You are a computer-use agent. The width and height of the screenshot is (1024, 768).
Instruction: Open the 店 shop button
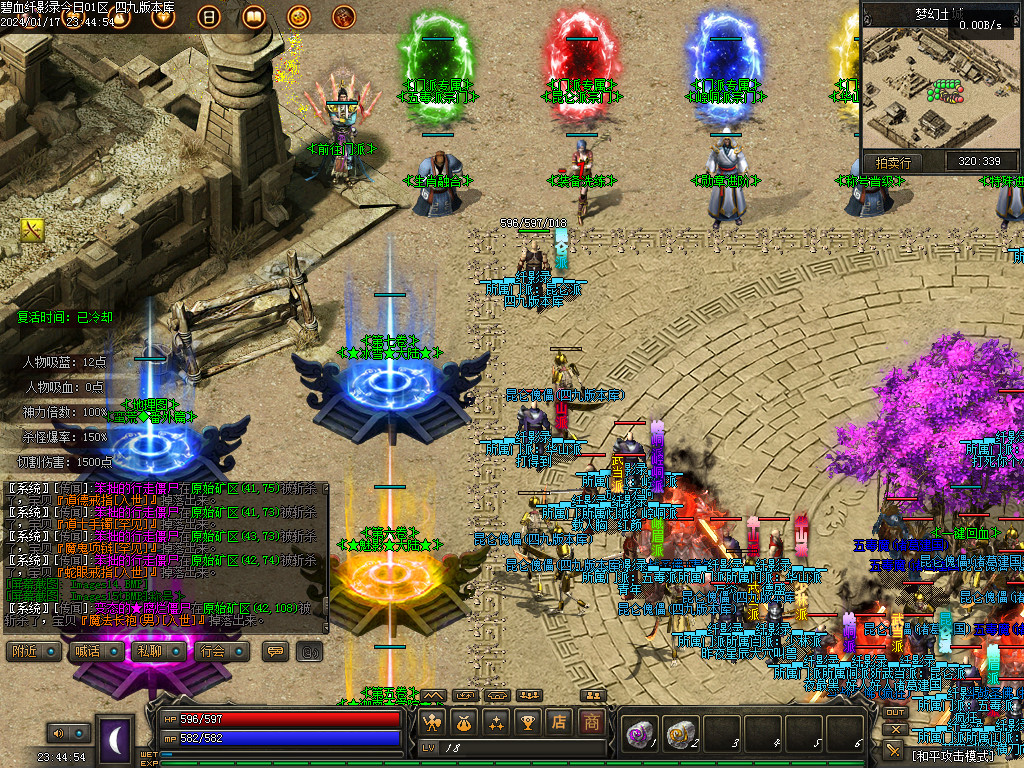[559, 721]
